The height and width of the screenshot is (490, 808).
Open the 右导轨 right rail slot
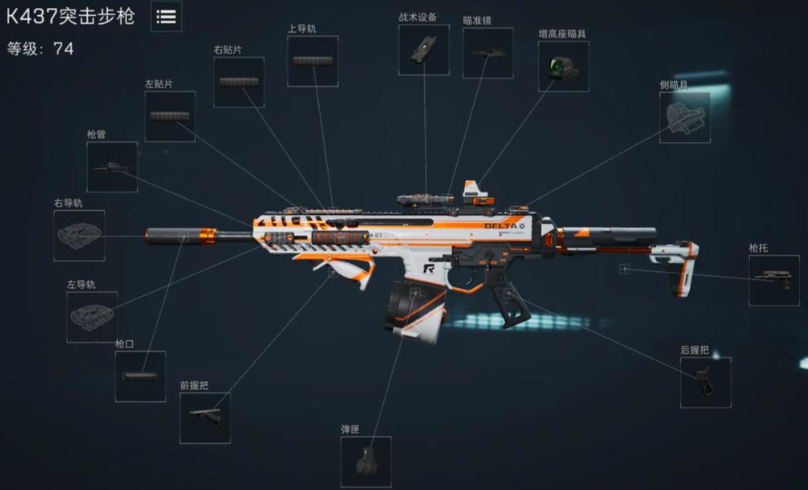[x=79, y=236]
